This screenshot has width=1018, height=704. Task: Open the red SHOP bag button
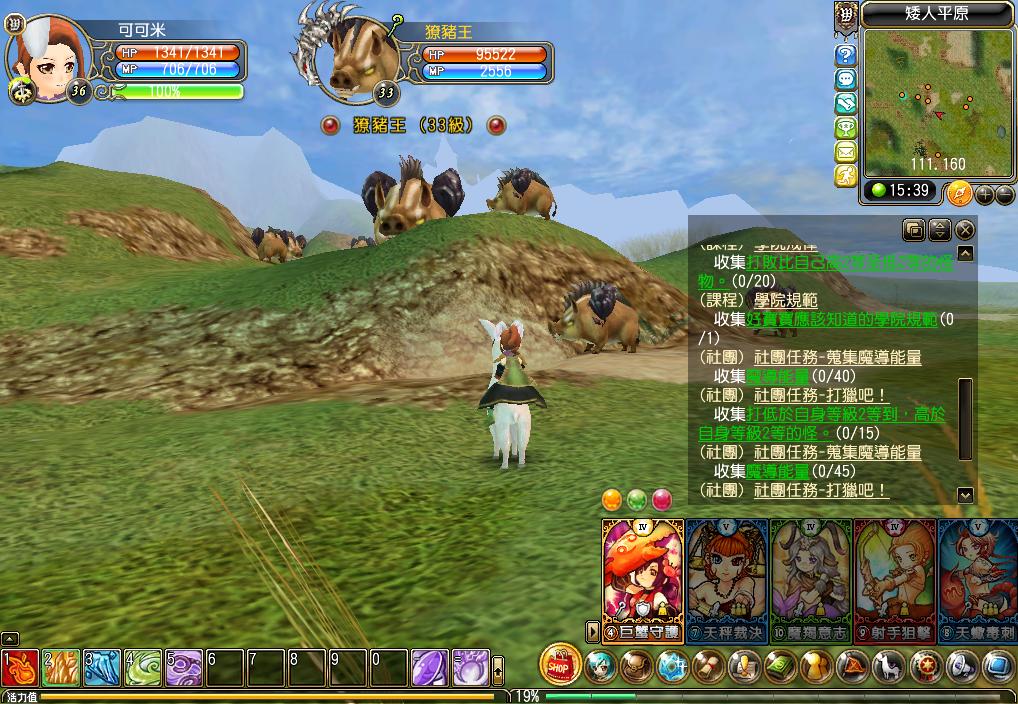pos(562,665)
